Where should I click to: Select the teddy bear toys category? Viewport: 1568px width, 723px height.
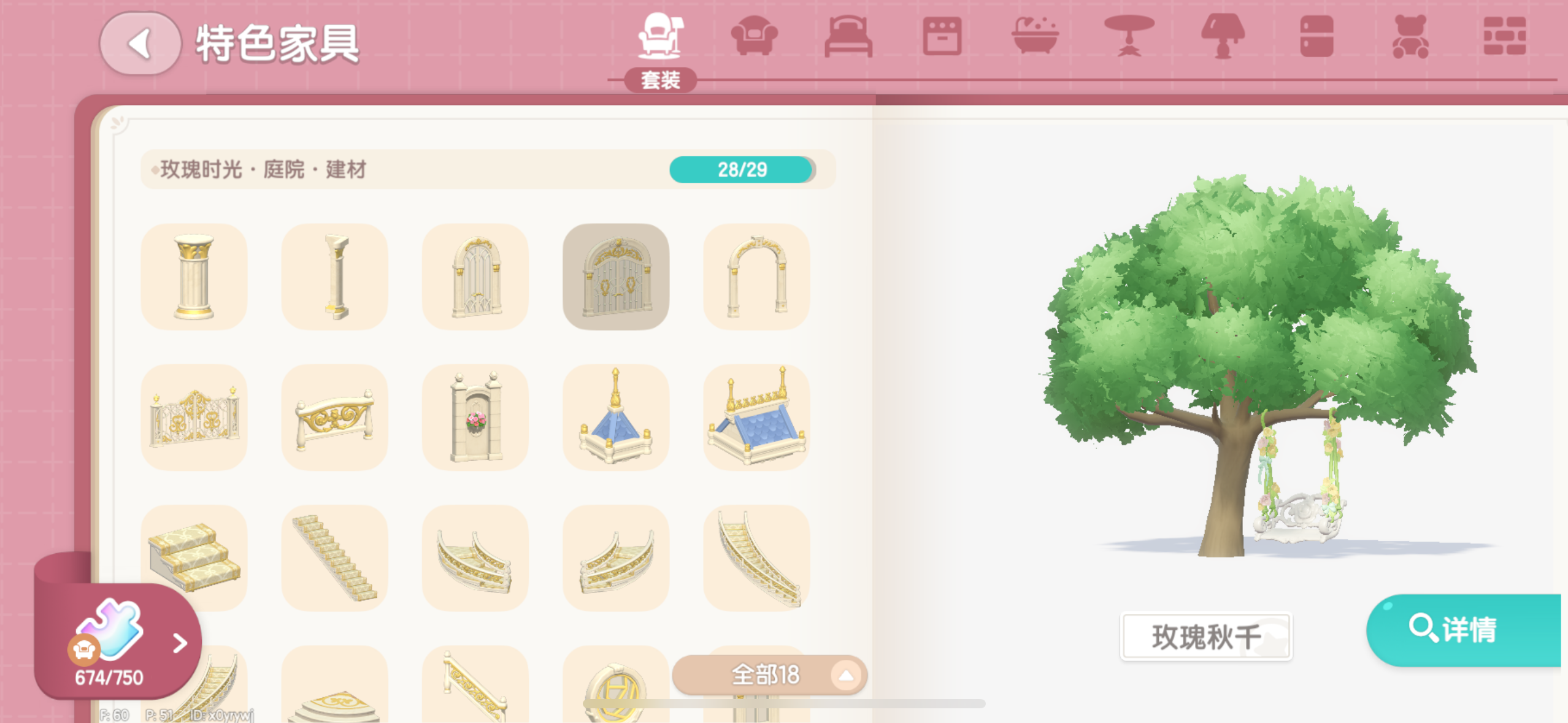pyautogui.click(x=1409, y=38)
